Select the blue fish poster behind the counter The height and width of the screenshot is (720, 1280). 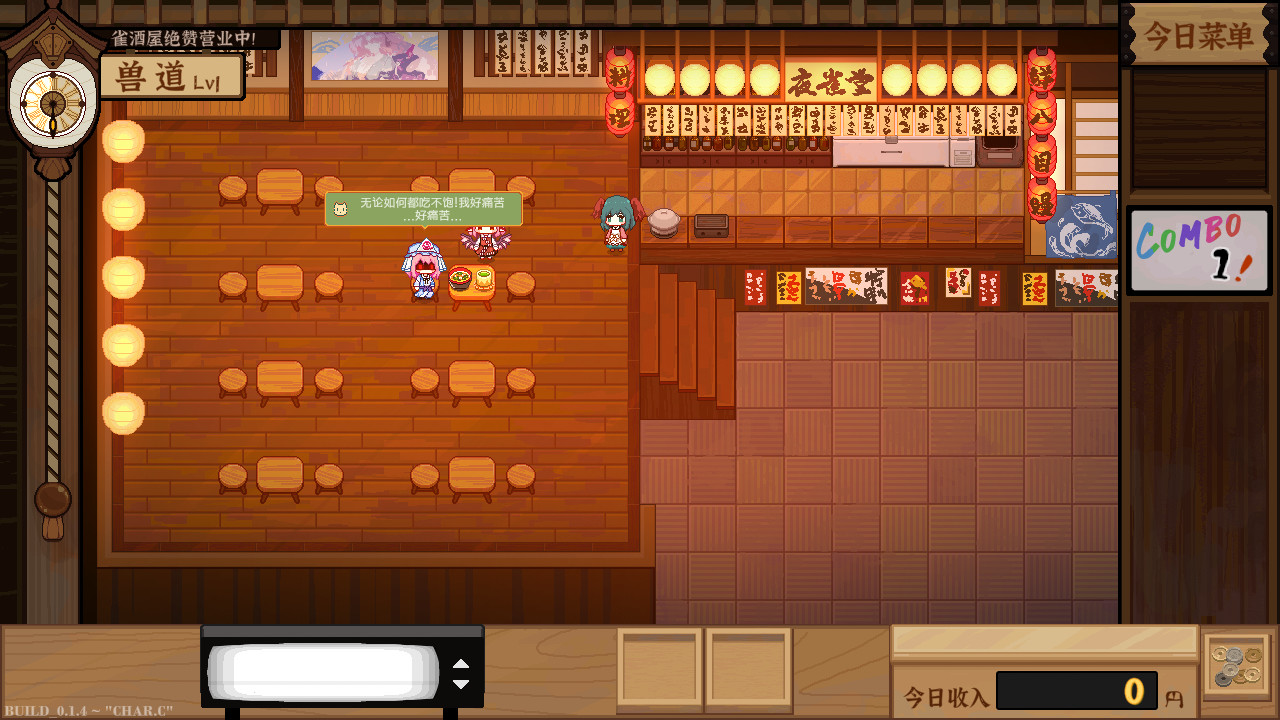[x=1084, y=226]
